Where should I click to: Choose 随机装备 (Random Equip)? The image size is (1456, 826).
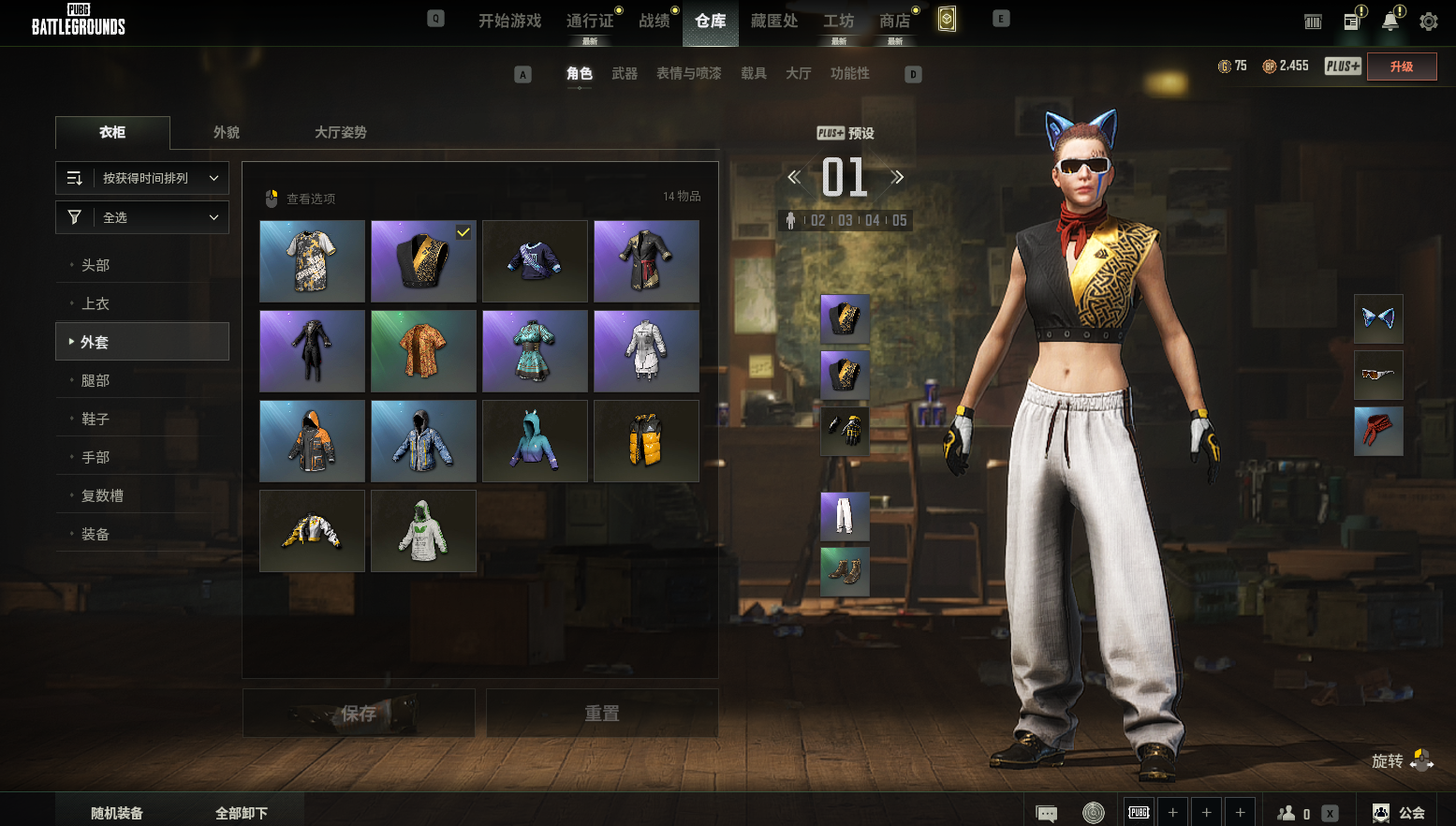(117, 813)
